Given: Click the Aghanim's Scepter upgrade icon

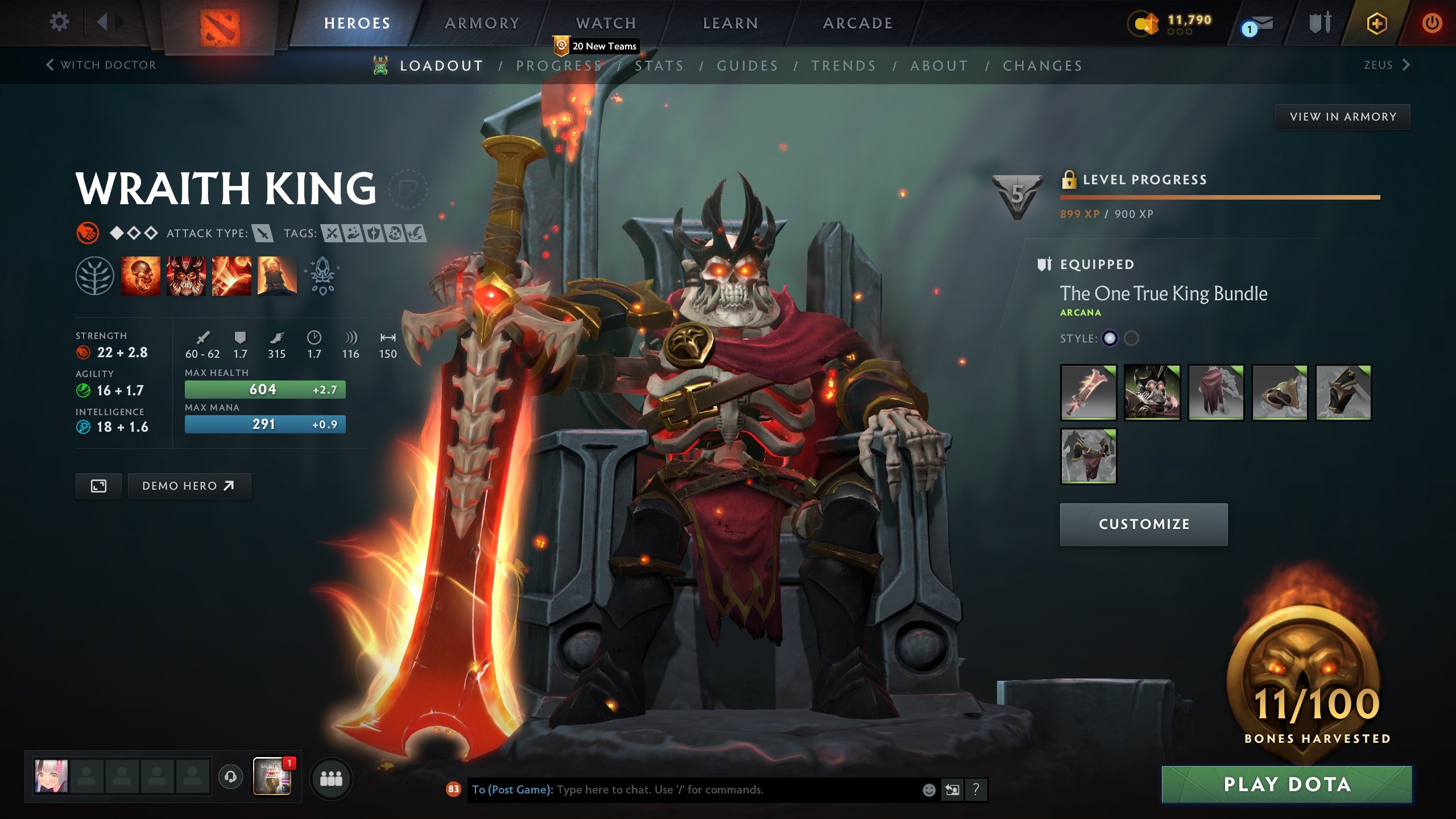Looking at the screenshot, I should [x=322, y=277].
